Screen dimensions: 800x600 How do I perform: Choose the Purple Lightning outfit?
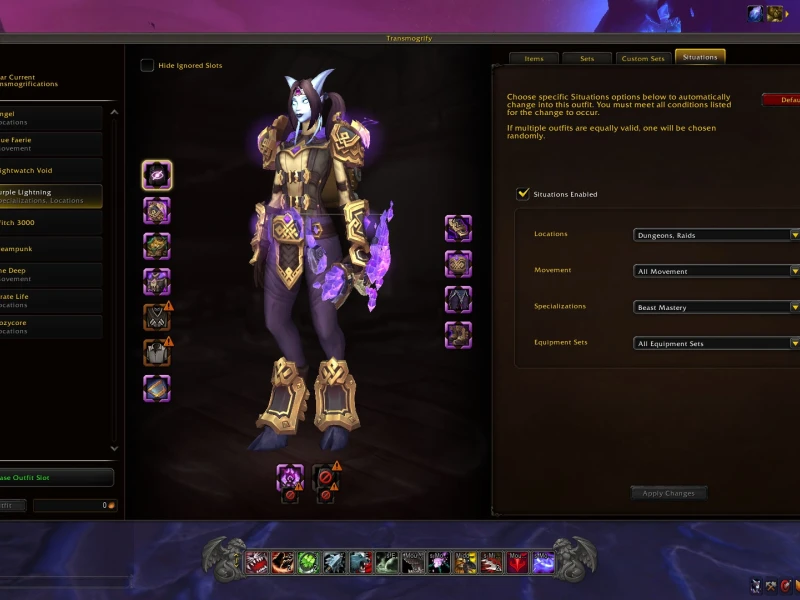[x=52, y=196]
